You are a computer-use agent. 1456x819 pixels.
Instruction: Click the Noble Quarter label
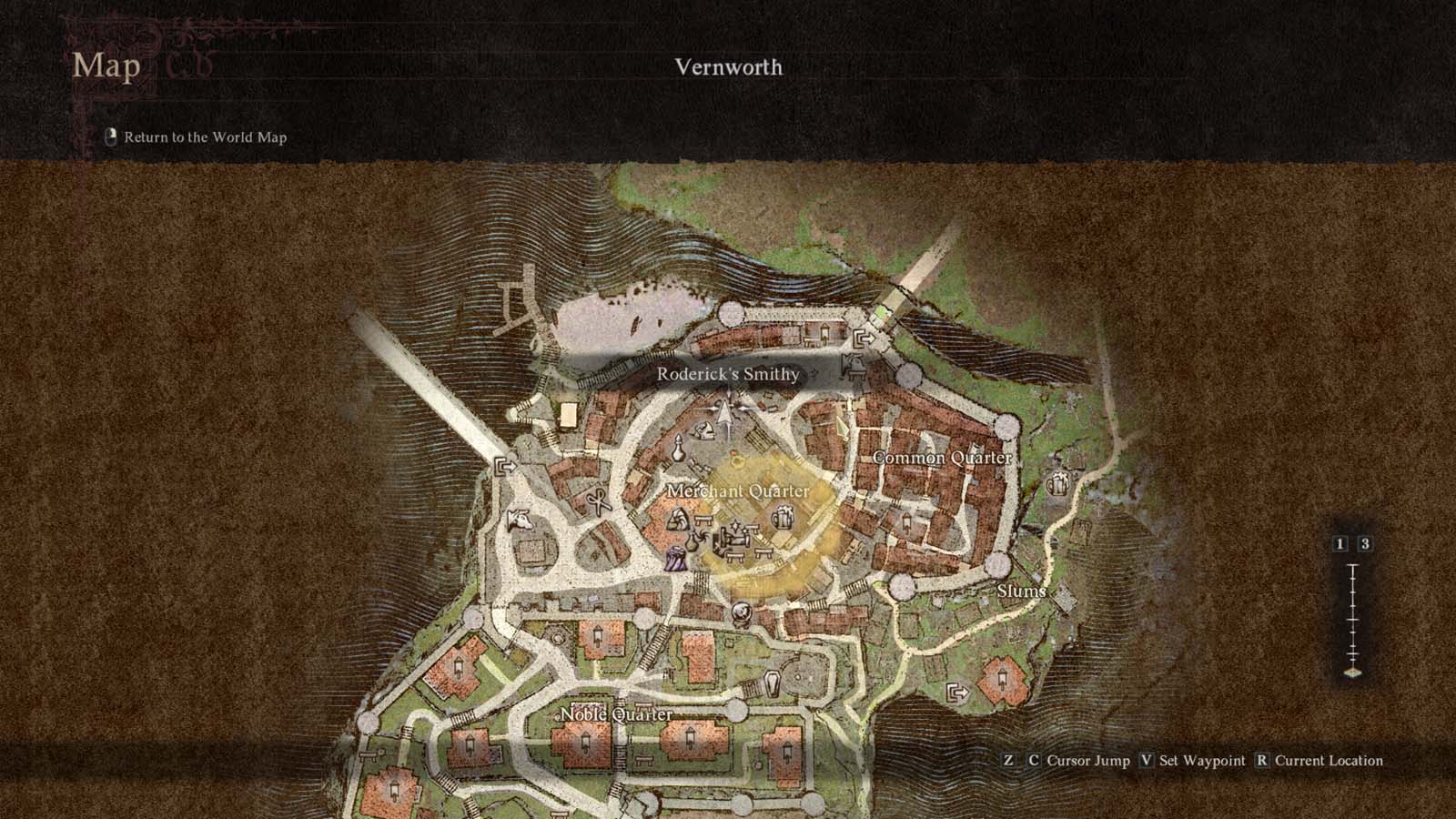point(615,716)
